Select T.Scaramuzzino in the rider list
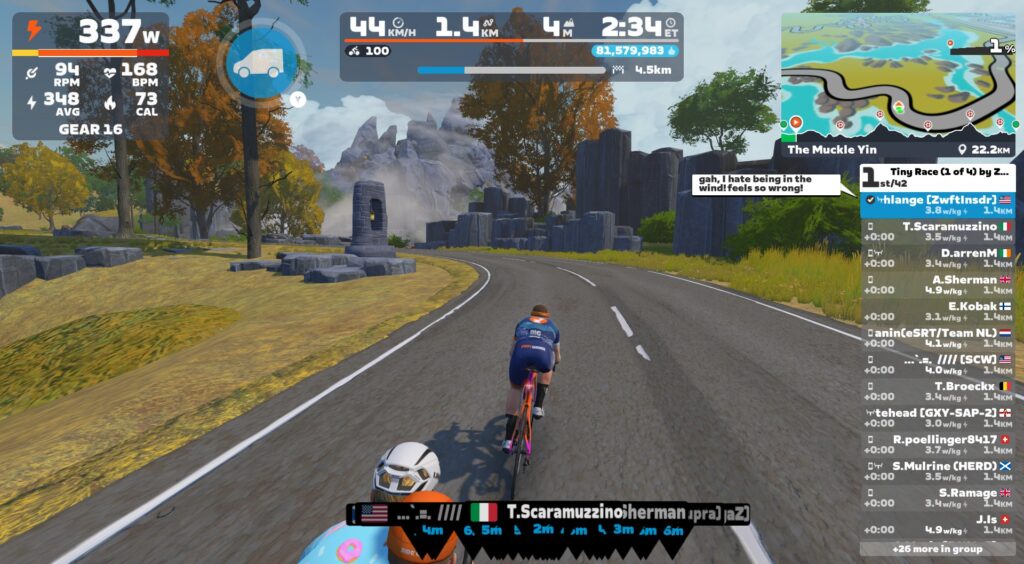The height and width of the screenshot is (564, 1024). coord(939,232)
